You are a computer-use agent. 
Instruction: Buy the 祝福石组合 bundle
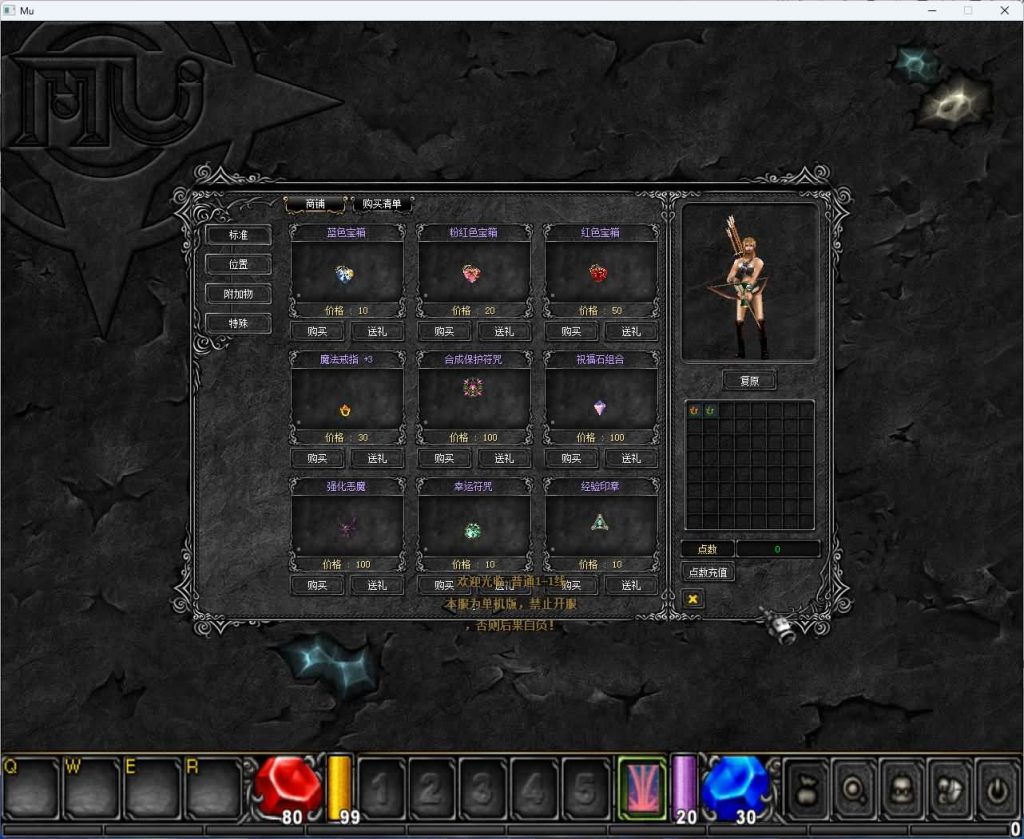click(572, 459)
